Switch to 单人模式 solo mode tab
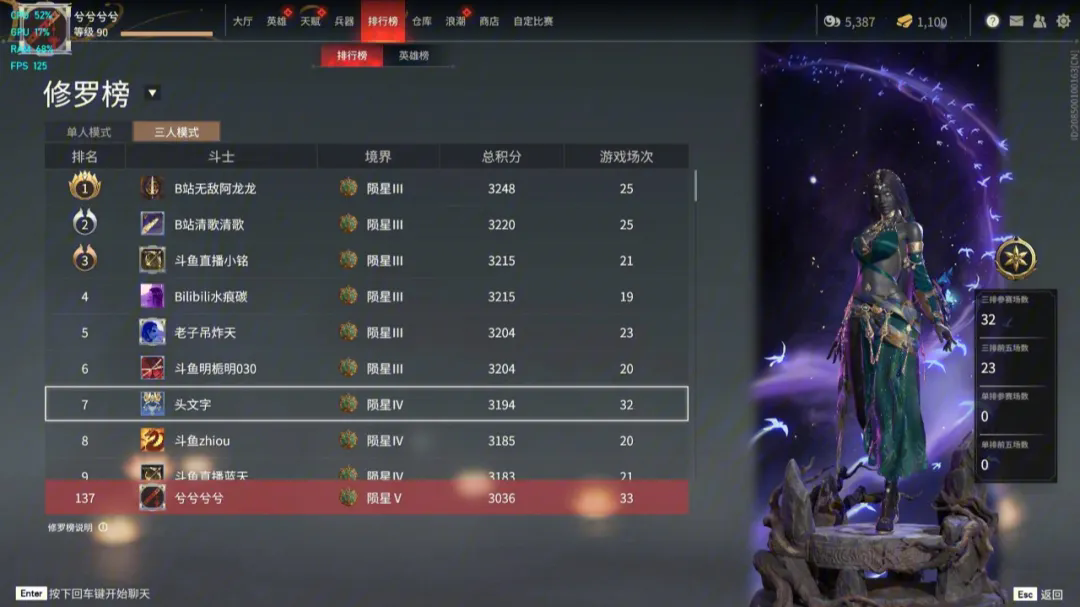 (x=89, y=132)
